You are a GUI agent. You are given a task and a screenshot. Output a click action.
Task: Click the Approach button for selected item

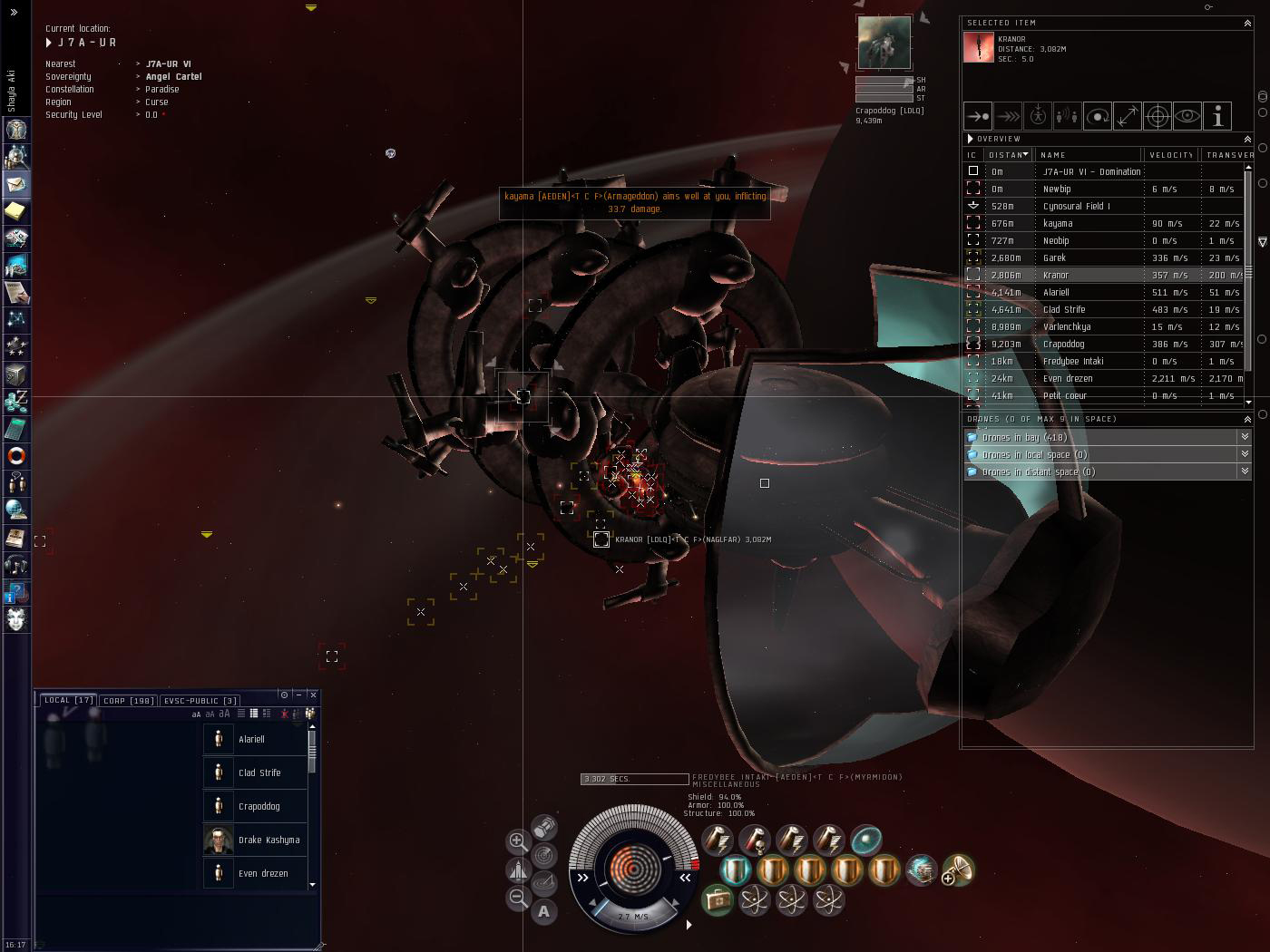(x=978, y=116)
